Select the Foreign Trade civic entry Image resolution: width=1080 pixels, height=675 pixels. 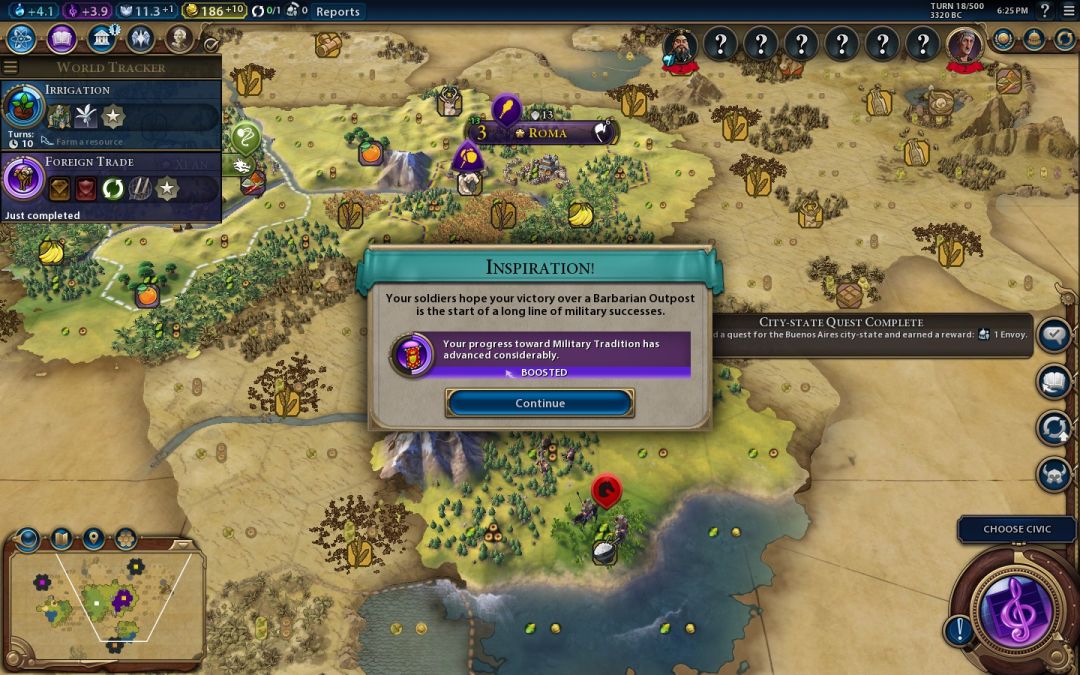110,185
